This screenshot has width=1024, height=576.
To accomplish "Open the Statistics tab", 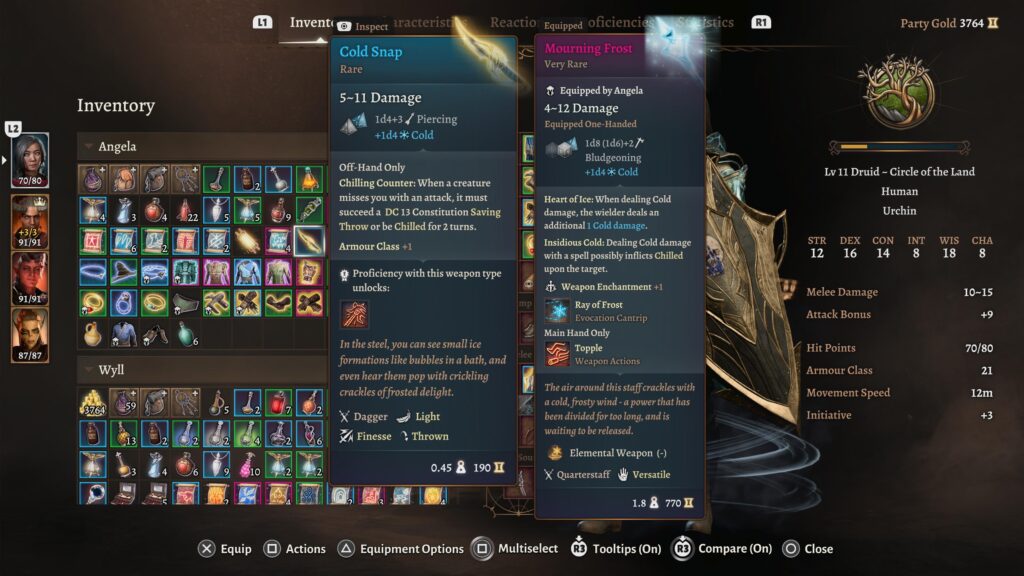I will coord(705,22).
